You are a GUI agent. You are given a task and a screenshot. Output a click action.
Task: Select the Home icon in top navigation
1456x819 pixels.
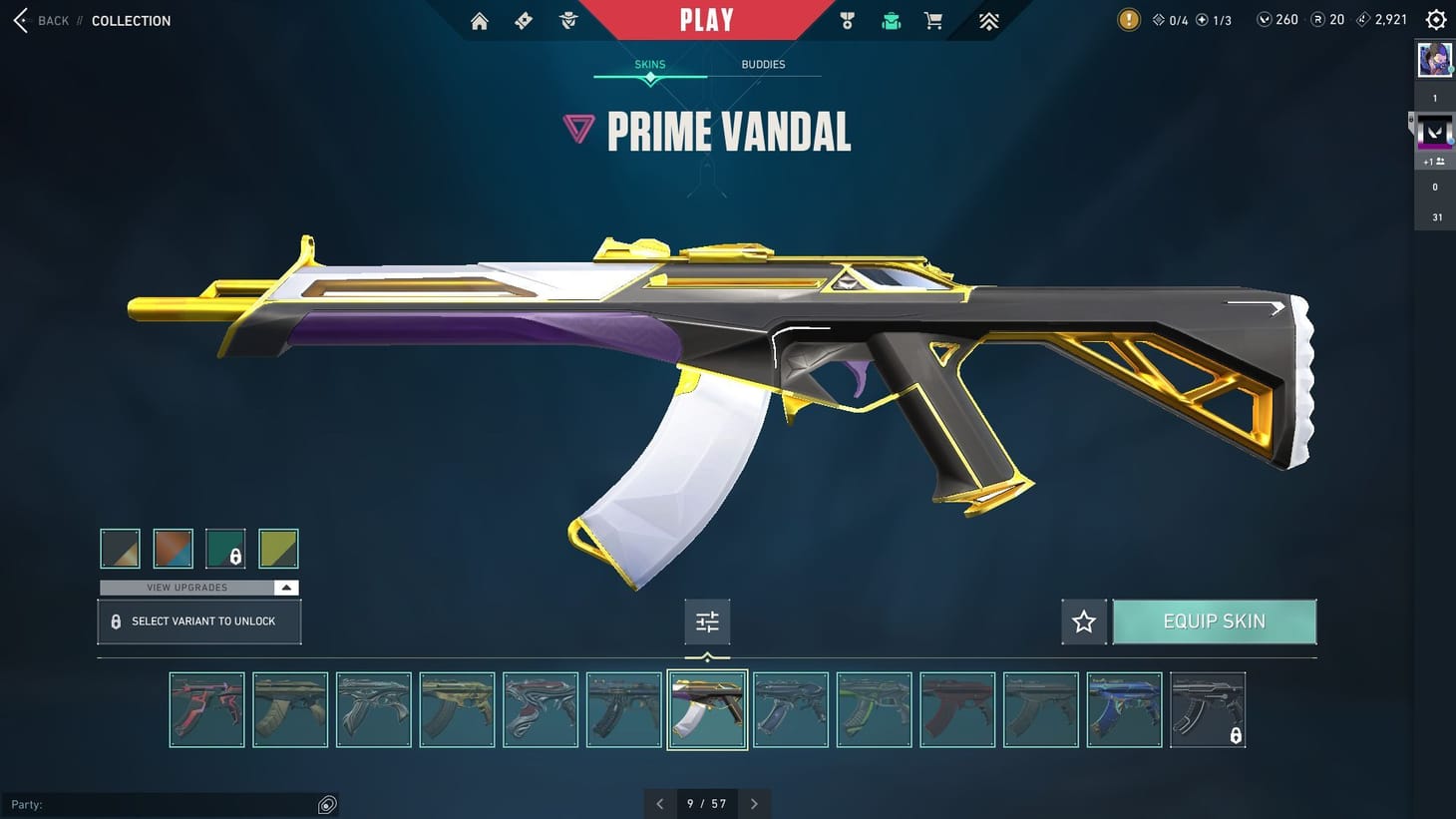click(479, 20)
